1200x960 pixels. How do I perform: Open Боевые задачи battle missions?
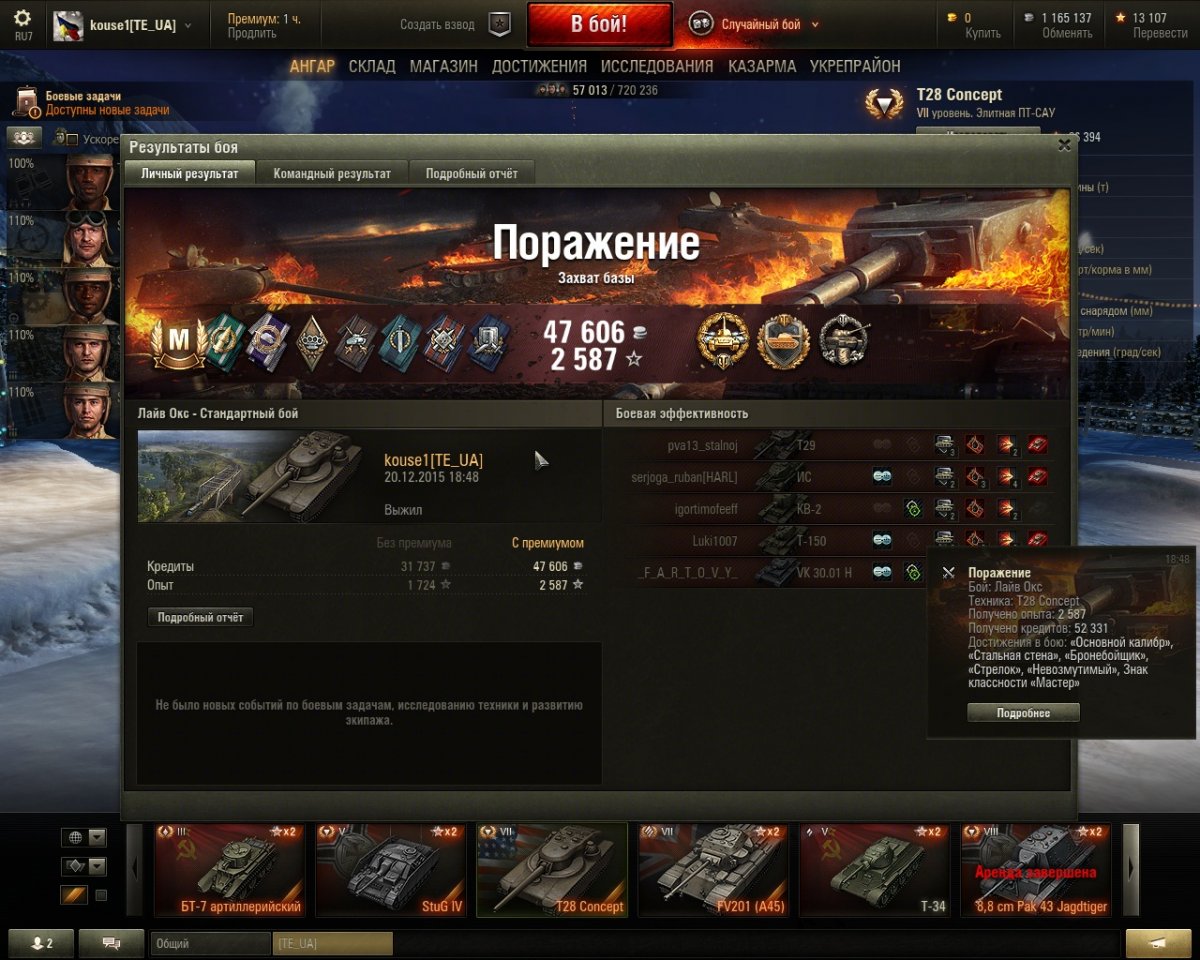coord(90,103)
